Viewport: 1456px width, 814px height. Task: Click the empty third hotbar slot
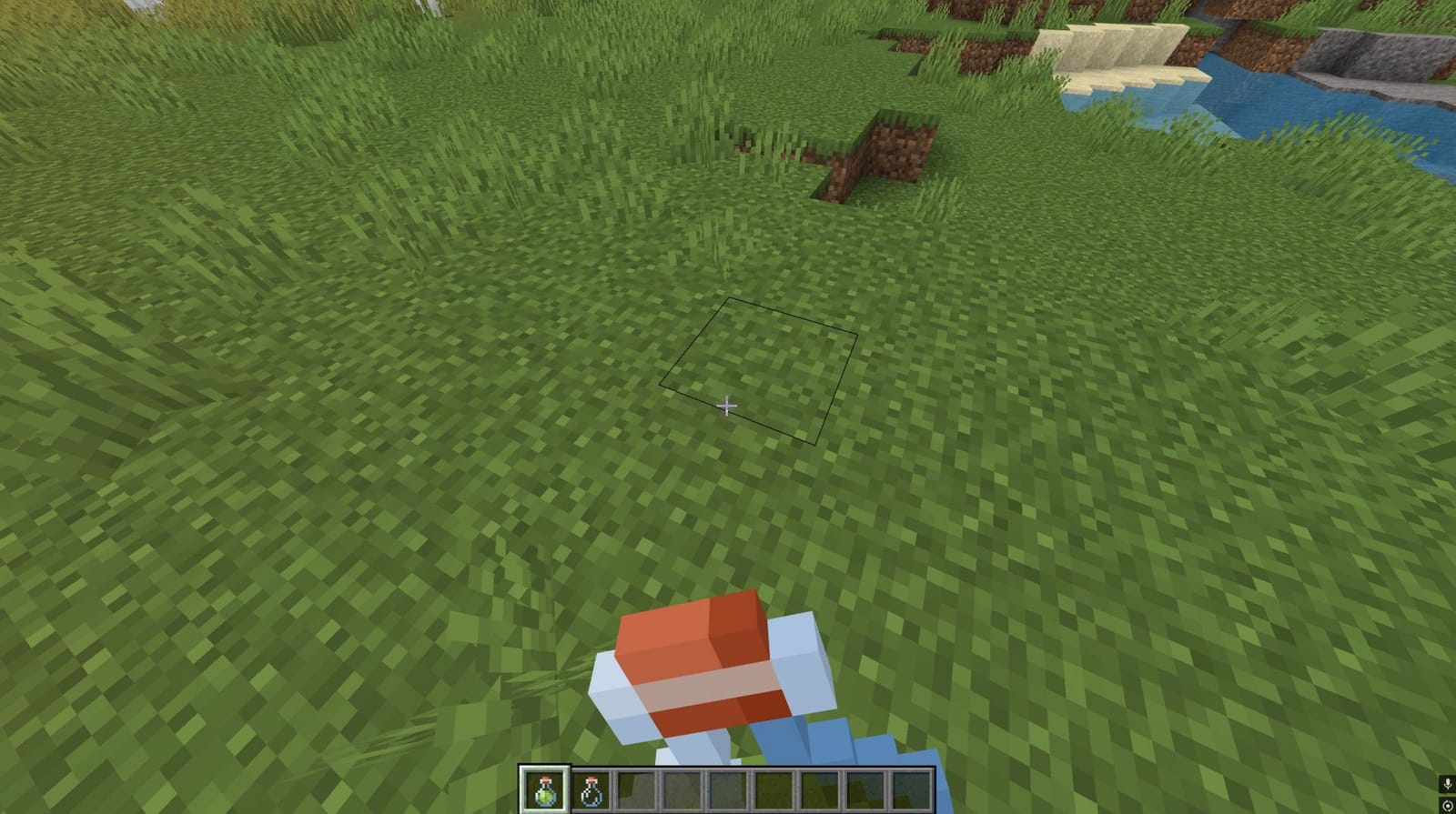pos(637,789)
